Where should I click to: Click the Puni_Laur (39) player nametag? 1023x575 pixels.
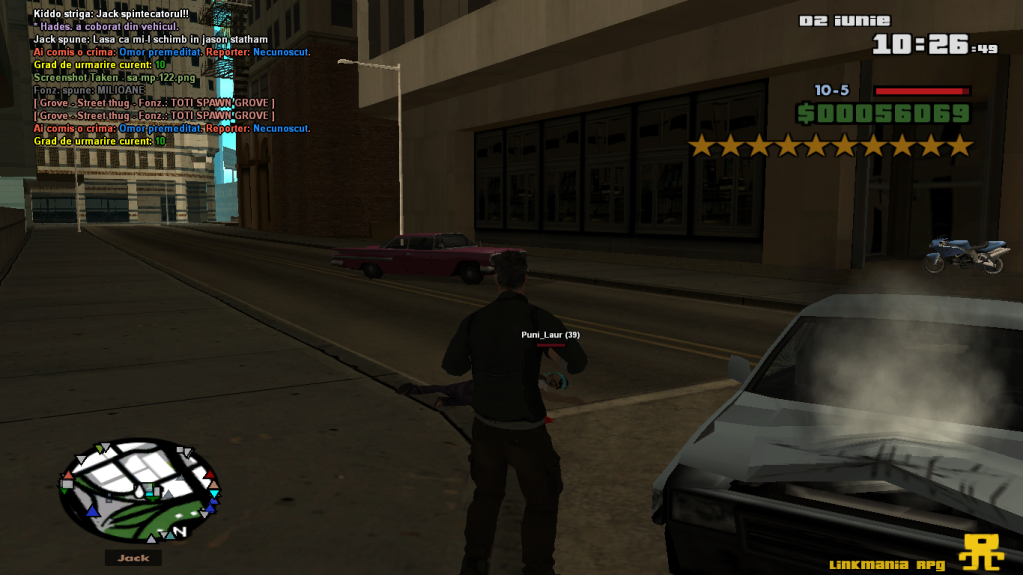click(550, 334)
